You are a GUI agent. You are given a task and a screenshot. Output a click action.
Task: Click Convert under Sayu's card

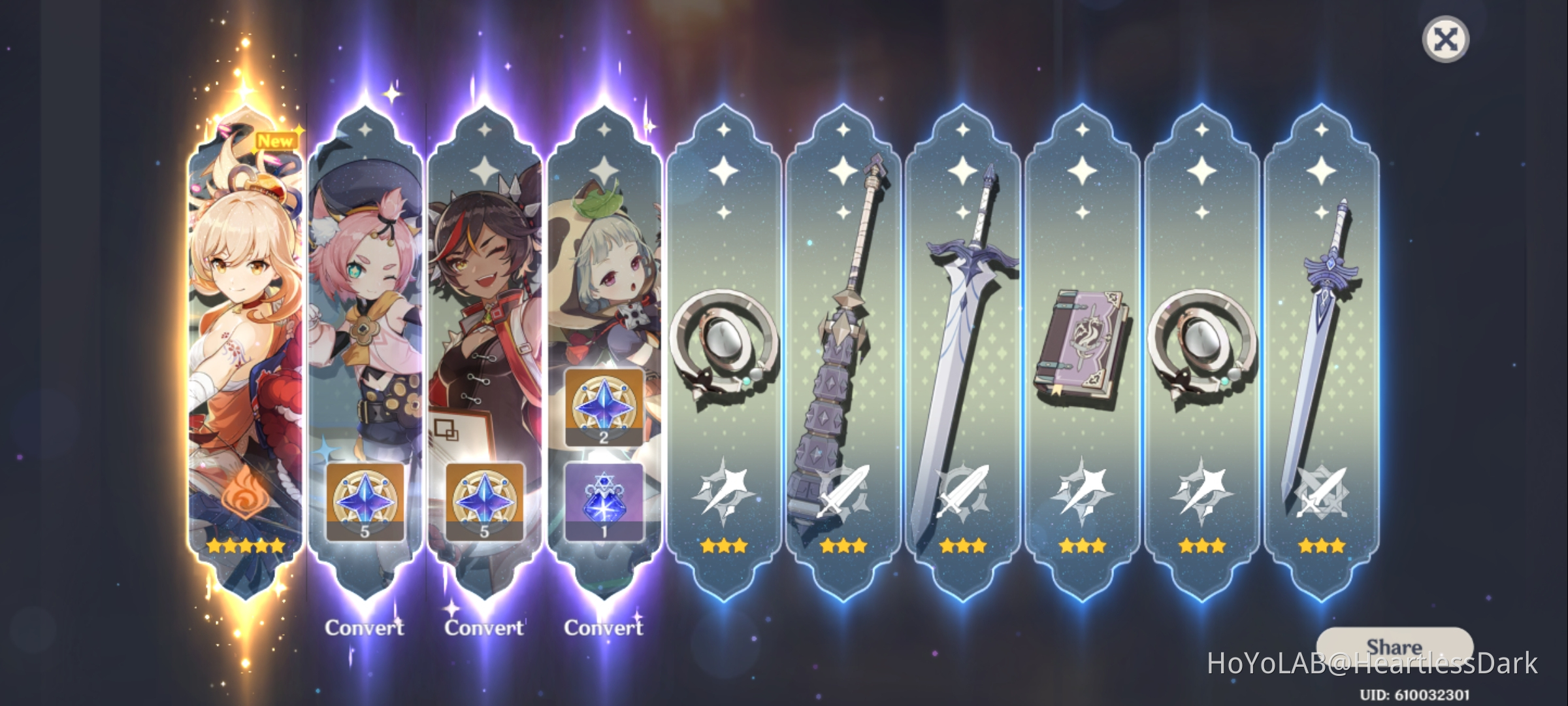point(604,626)
